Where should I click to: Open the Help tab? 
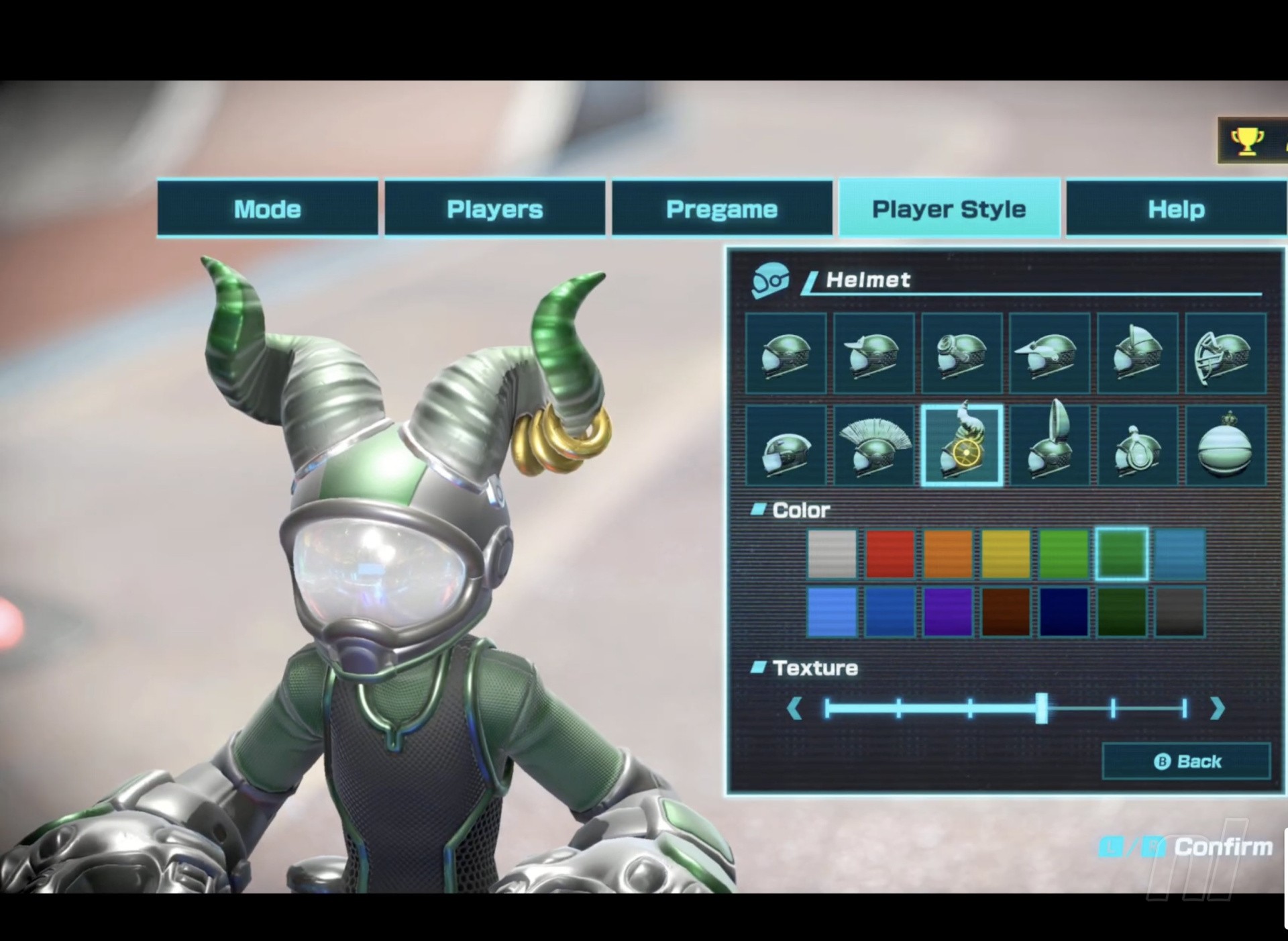(x=1176, y=209)
